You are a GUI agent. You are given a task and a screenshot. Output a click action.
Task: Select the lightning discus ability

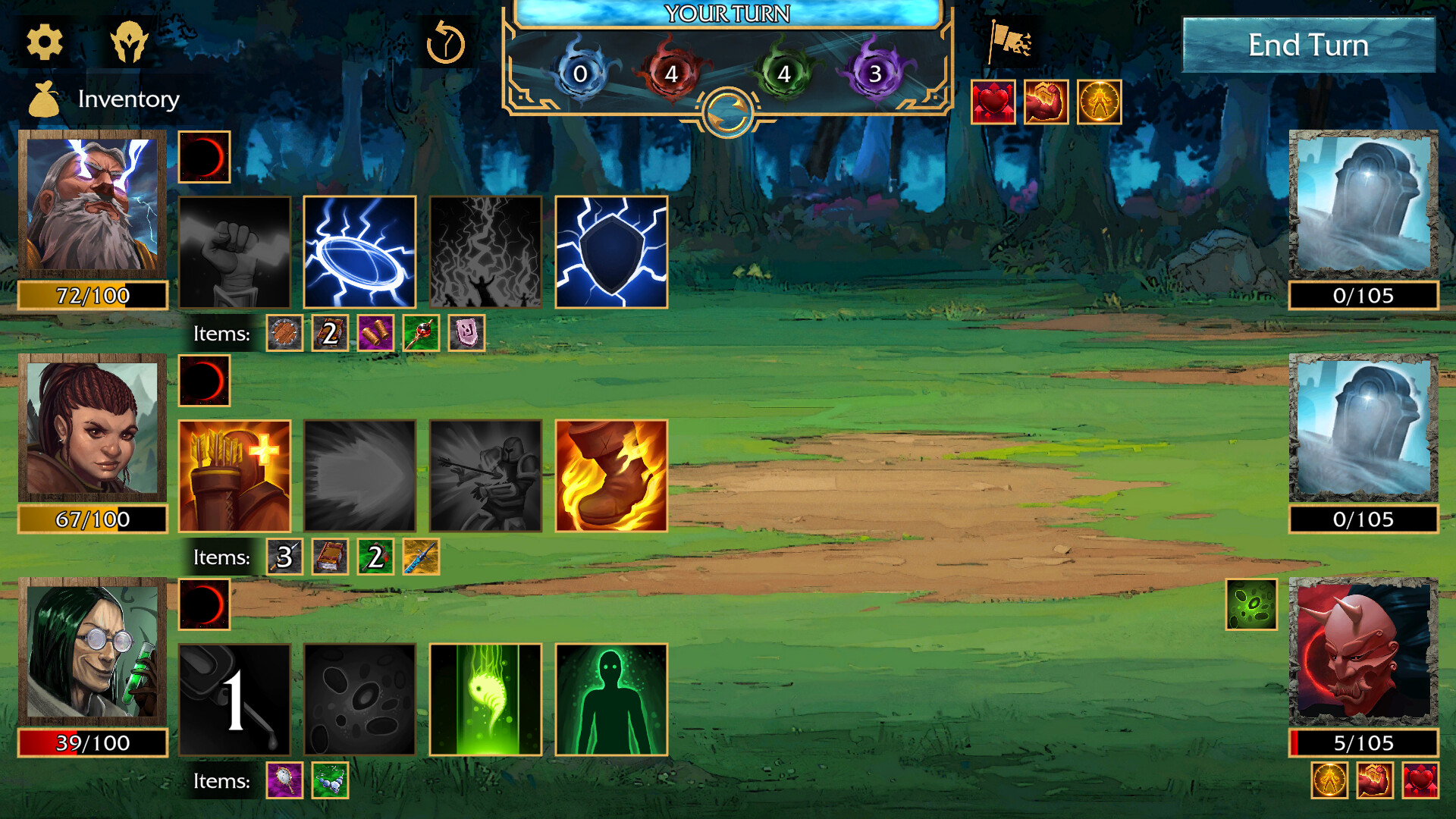(359, 252)
